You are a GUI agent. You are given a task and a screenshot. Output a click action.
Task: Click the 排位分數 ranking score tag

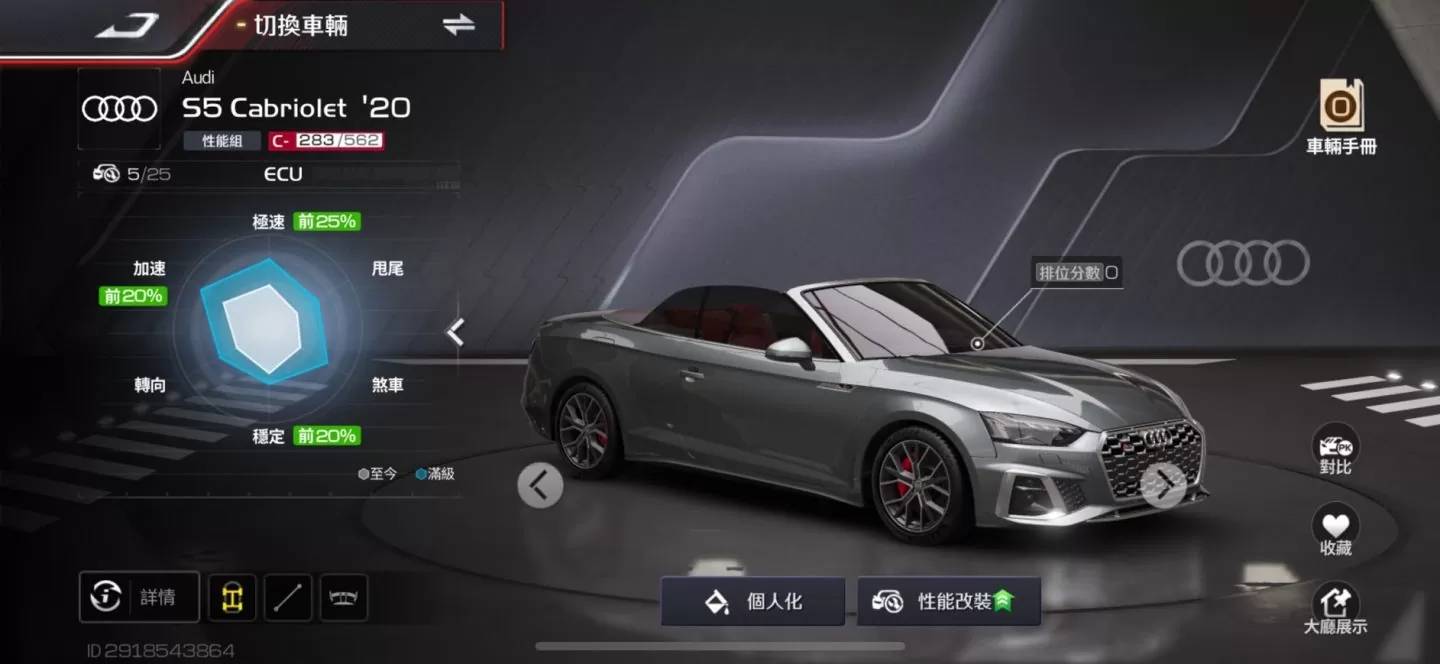[1077, 272]
